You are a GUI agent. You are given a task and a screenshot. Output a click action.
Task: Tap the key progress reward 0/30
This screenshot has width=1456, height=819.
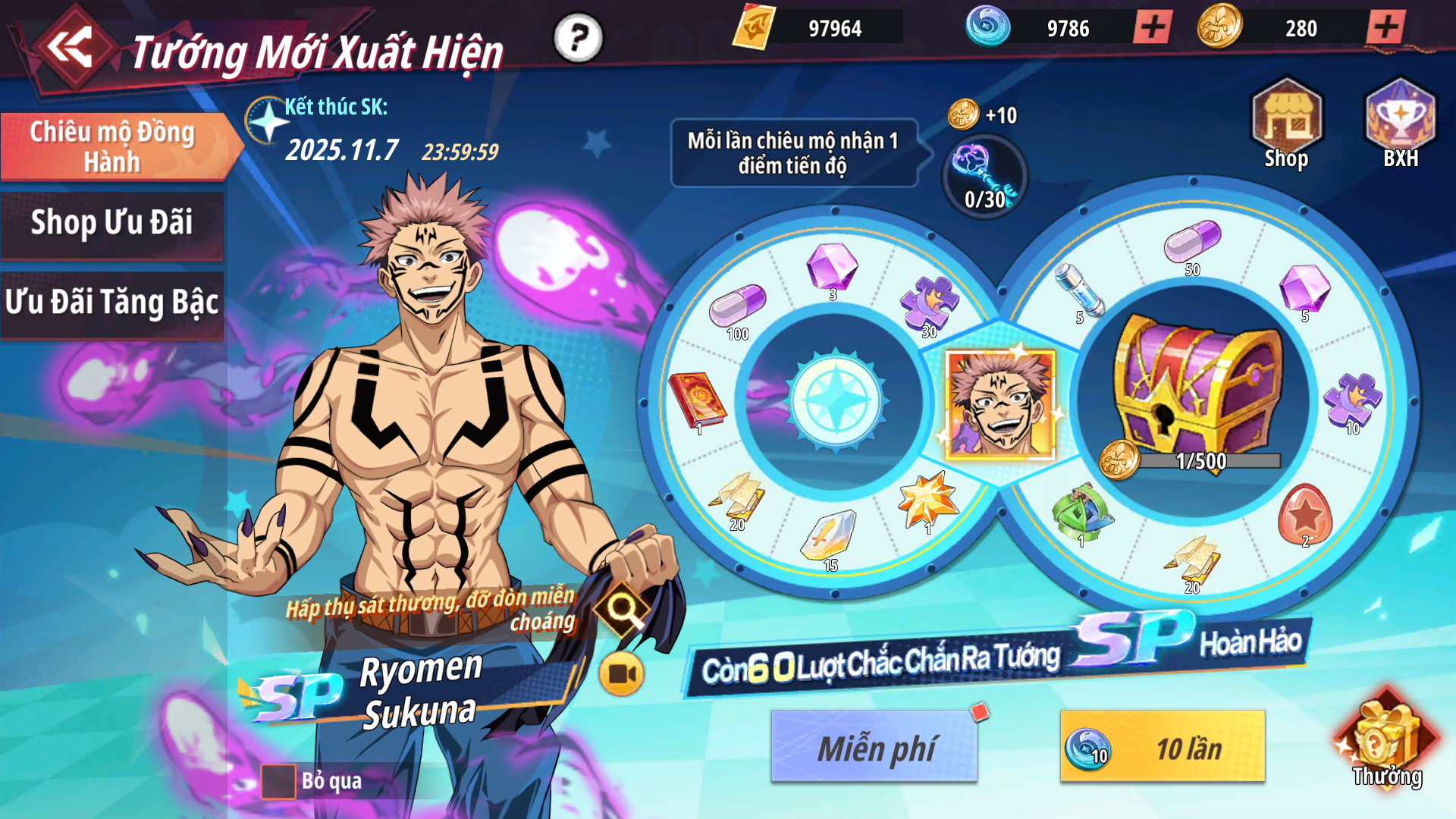(984, 177)
